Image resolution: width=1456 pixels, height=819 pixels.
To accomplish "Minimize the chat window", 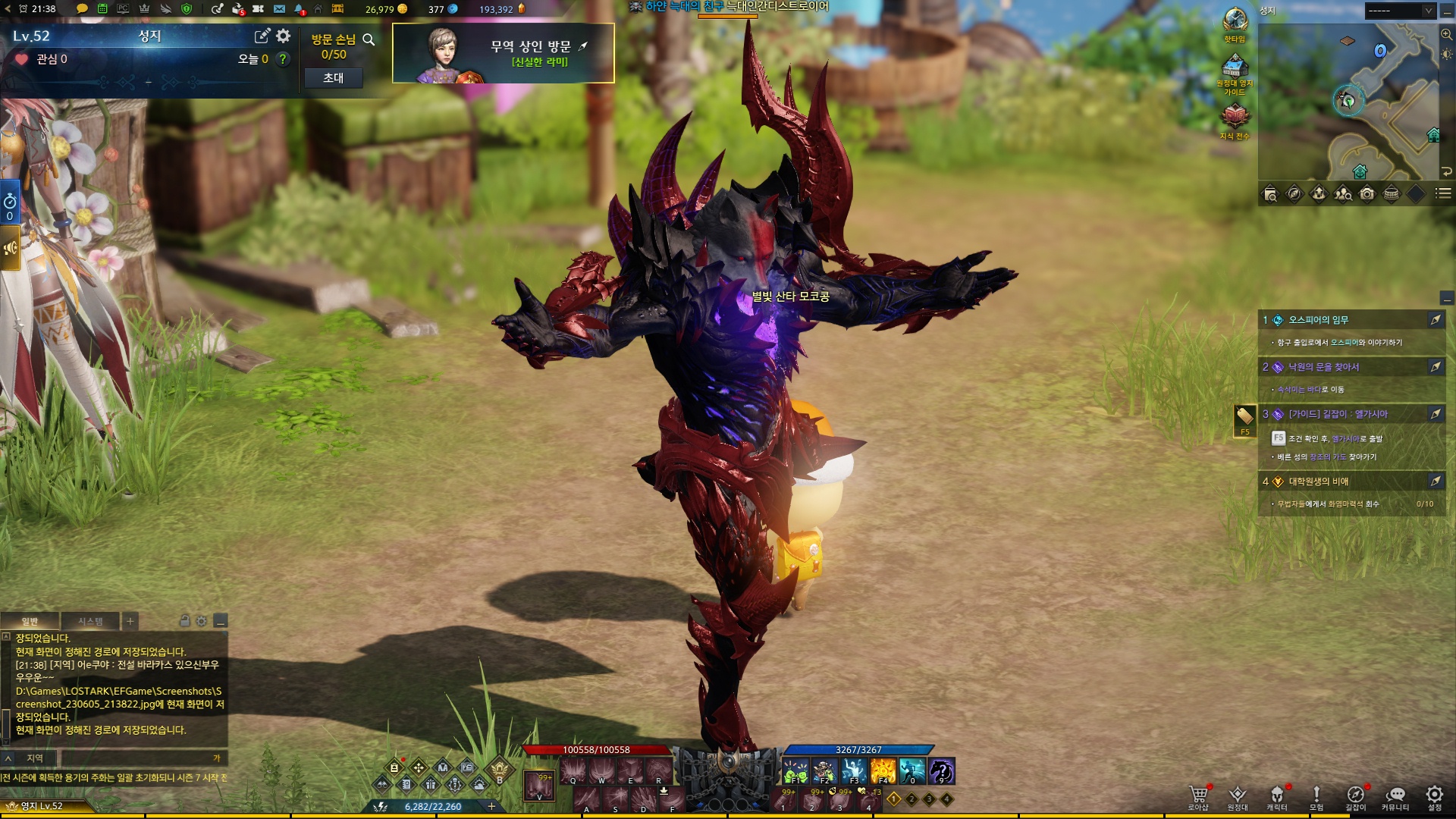I will click(221, 621).
